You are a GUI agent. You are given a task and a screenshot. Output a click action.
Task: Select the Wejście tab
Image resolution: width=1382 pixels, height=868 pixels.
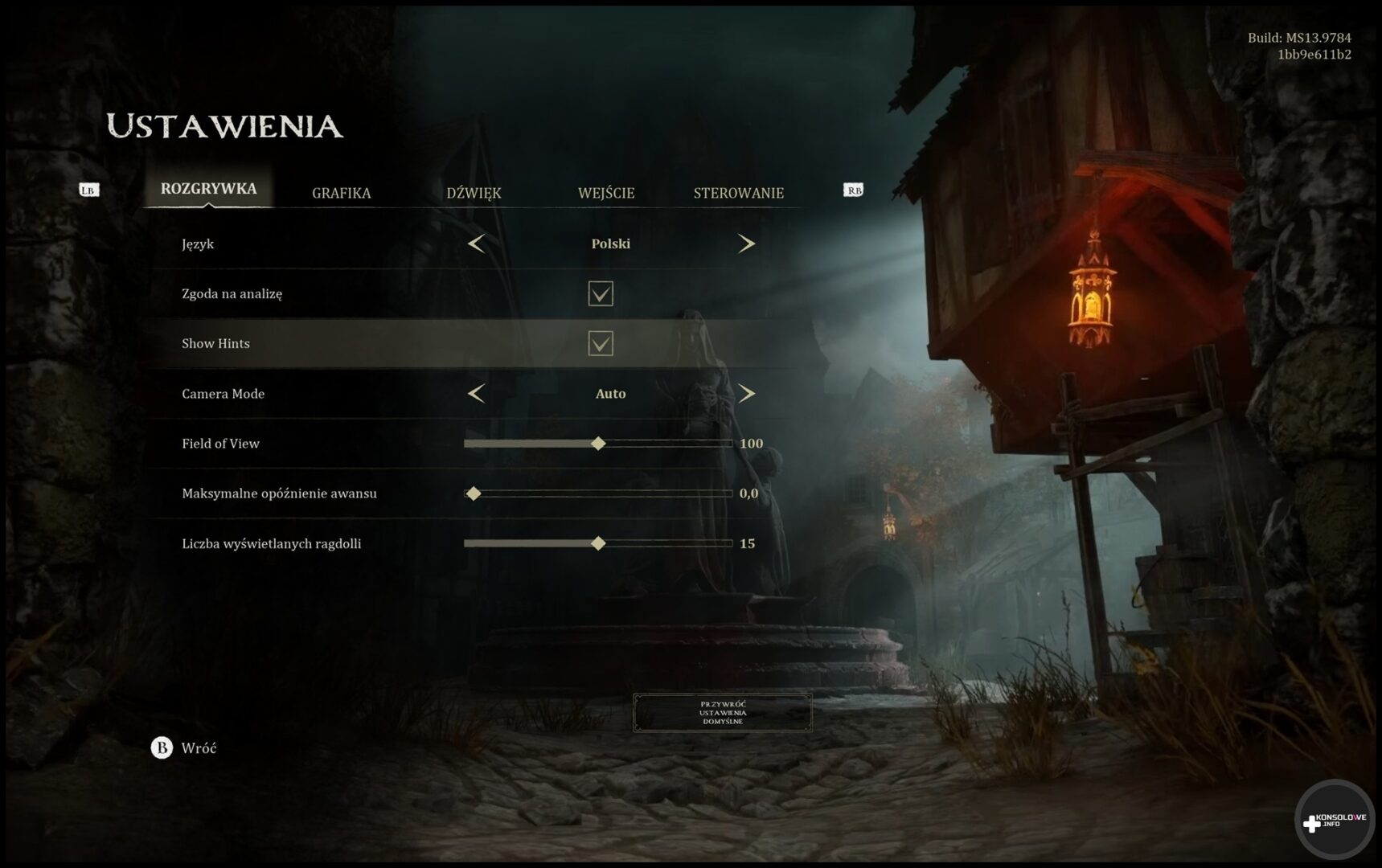(606, 193)
